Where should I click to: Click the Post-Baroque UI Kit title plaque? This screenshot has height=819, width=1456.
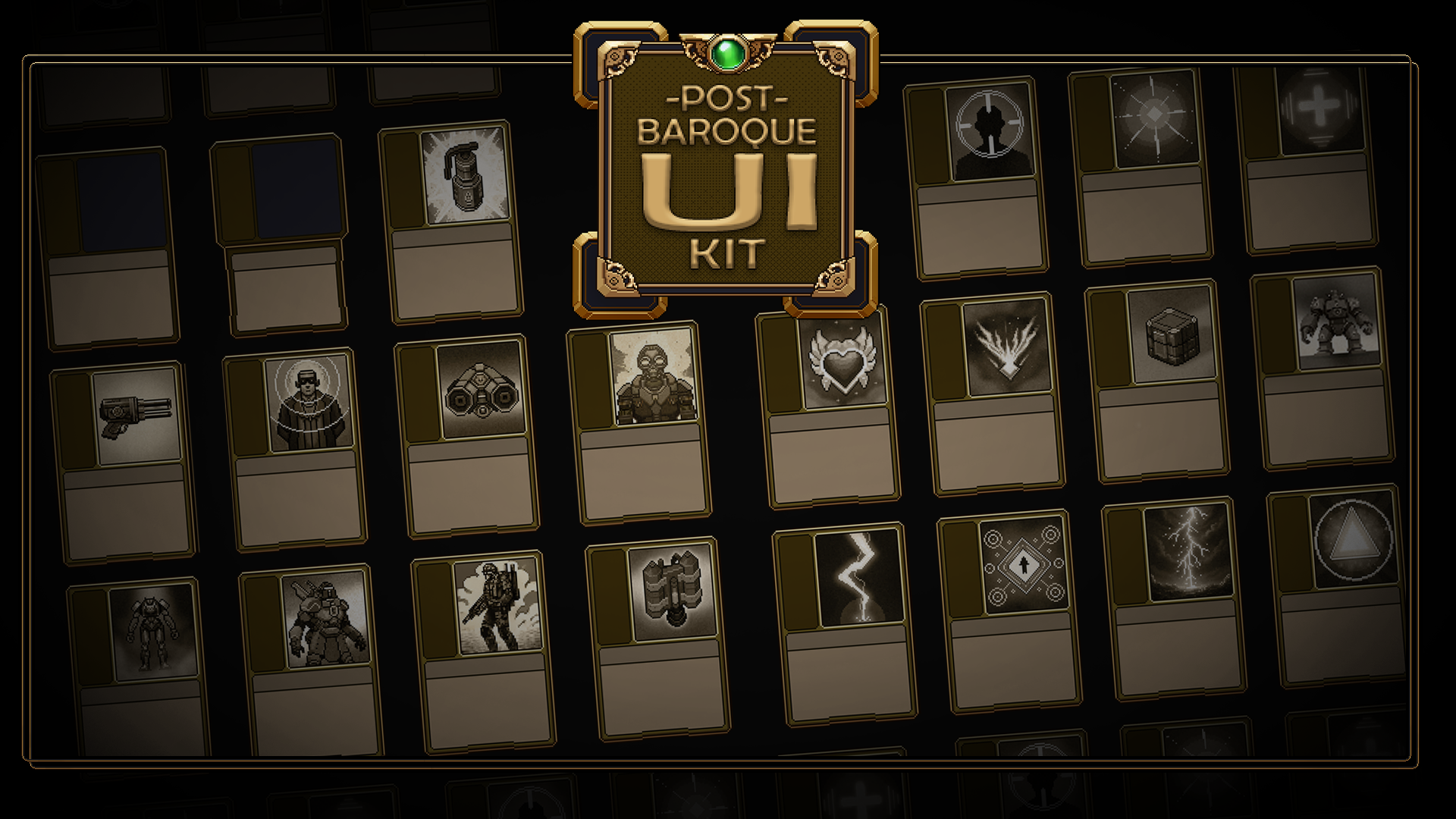[x=726, y=174]
